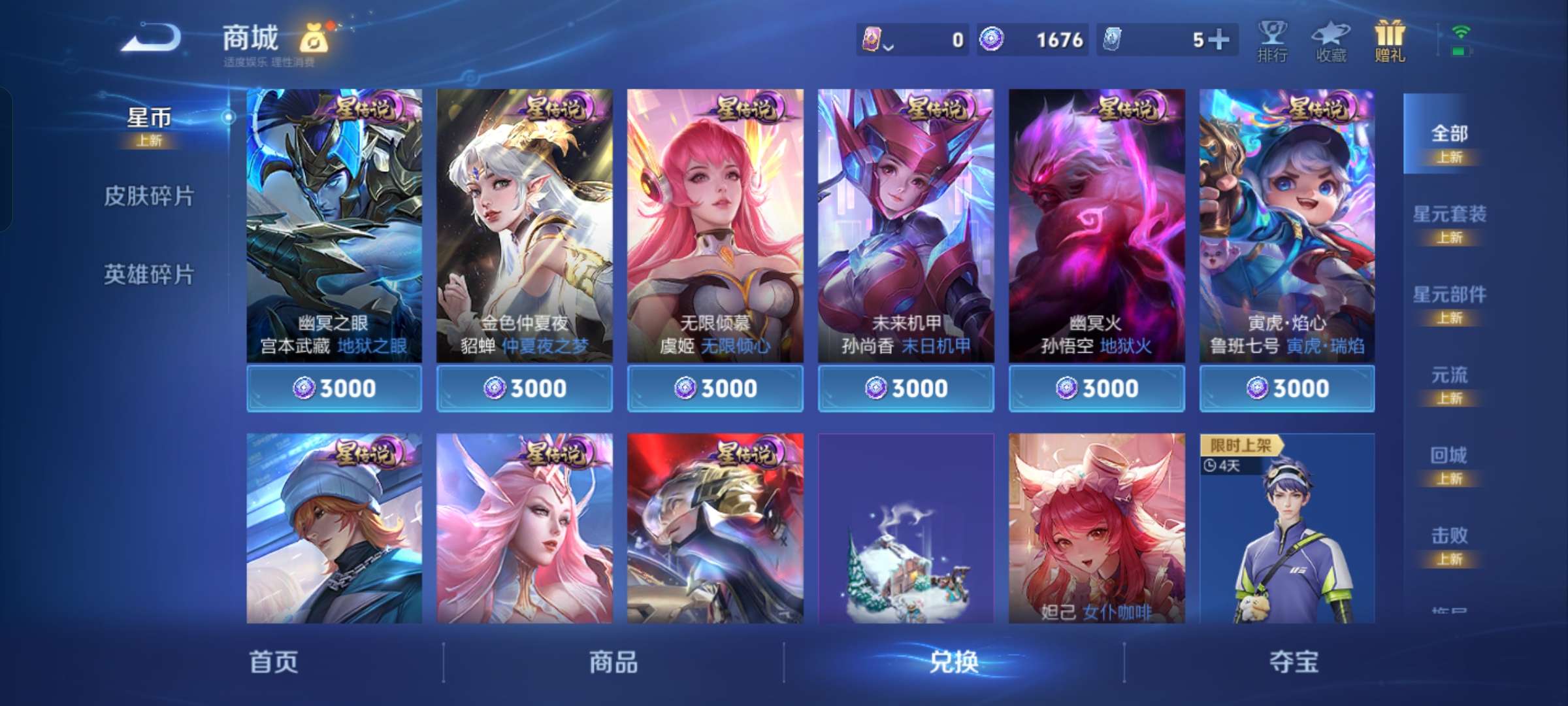
Task: Tap the plus icon to add 点券
Action: (x=1221, y=39)
